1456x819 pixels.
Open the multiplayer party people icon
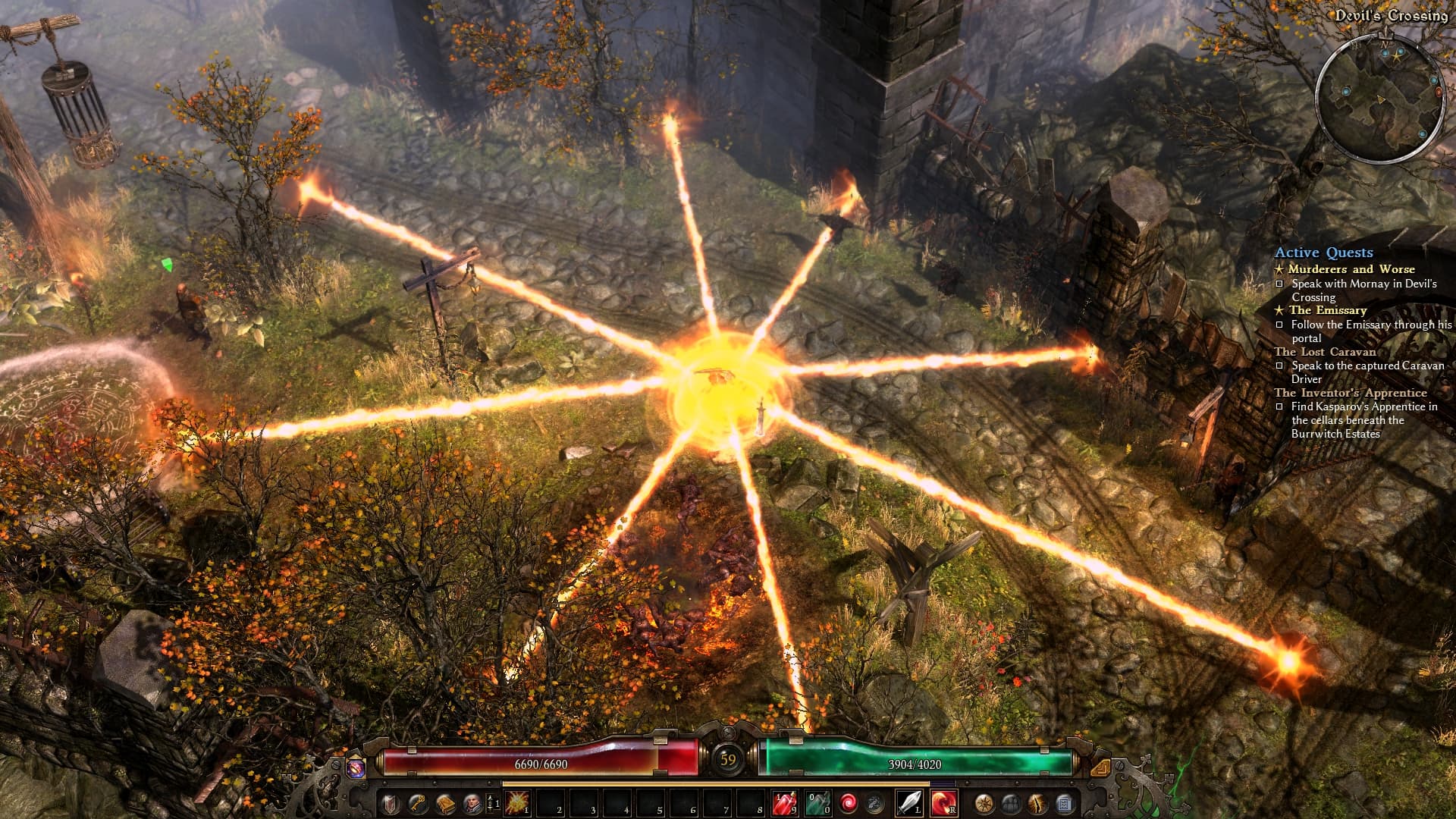click(1011, 803)
